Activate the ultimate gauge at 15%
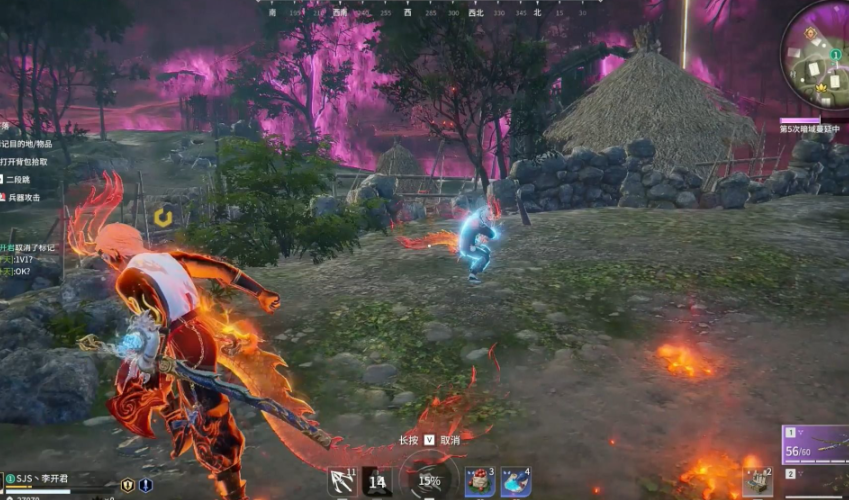 (x=429, y=479)
